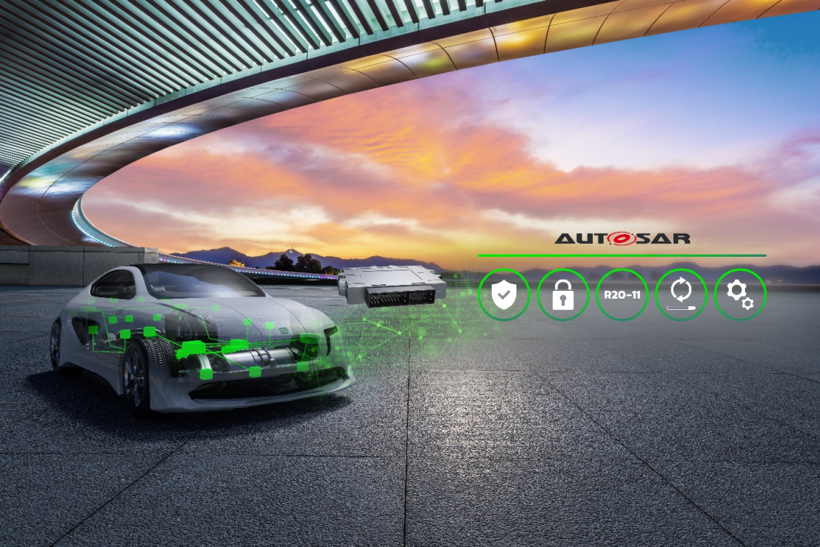Select the shield checkmark icon
The height and width of the screenshot is (547, 820).
[504, 295]
